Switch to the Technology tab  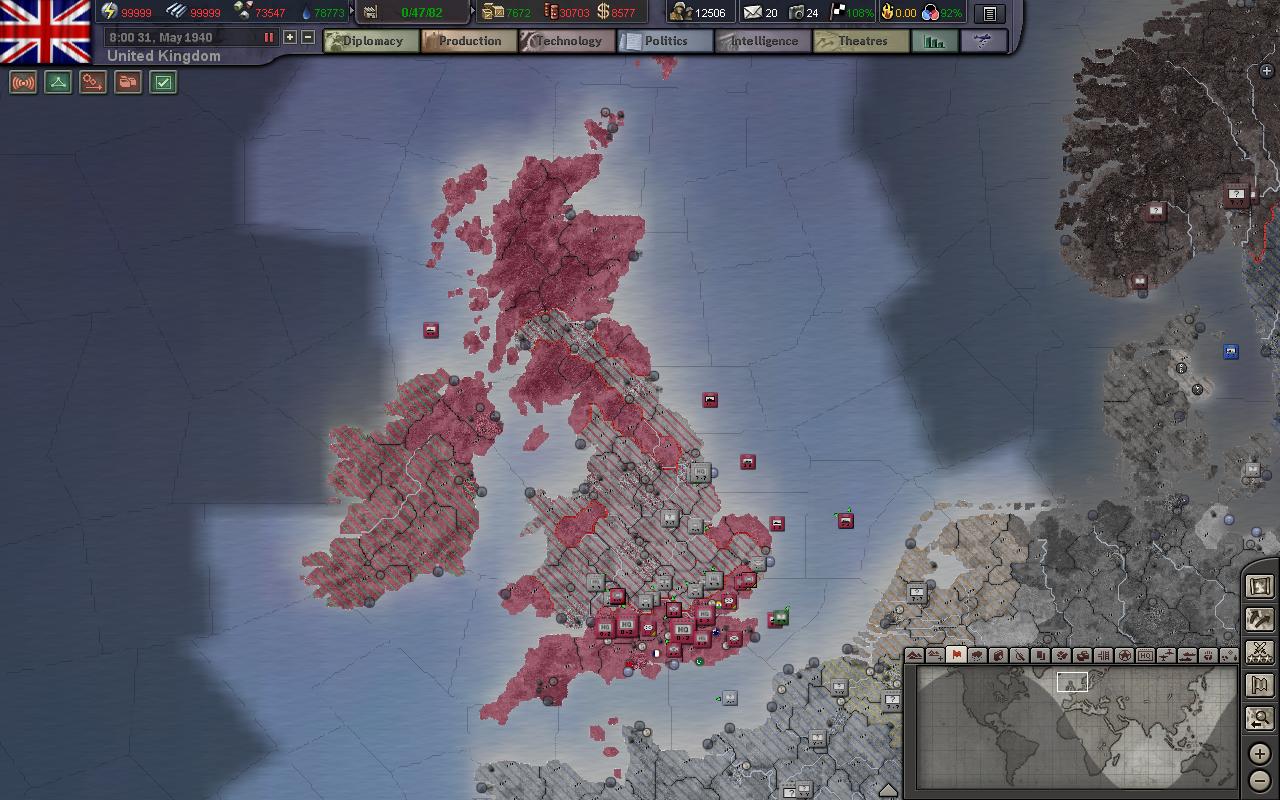click(x=567, y=41)
